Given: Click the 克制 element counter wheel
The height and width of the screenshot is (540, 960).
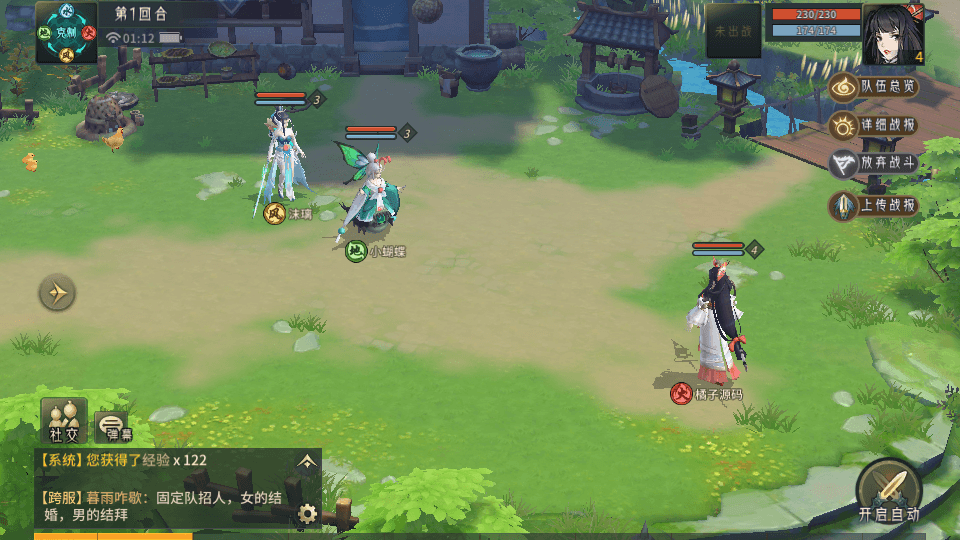Looking at the screenshot, I should tap(67, 32).
